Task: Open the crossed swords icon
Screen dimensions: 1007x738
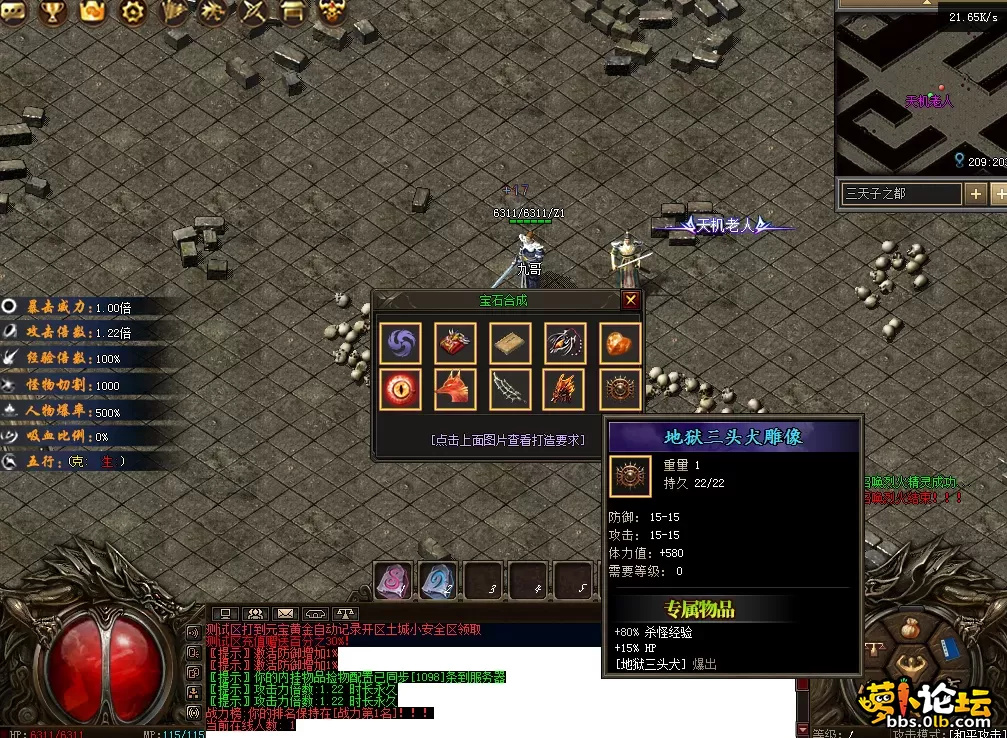Action: coord(256,12)
